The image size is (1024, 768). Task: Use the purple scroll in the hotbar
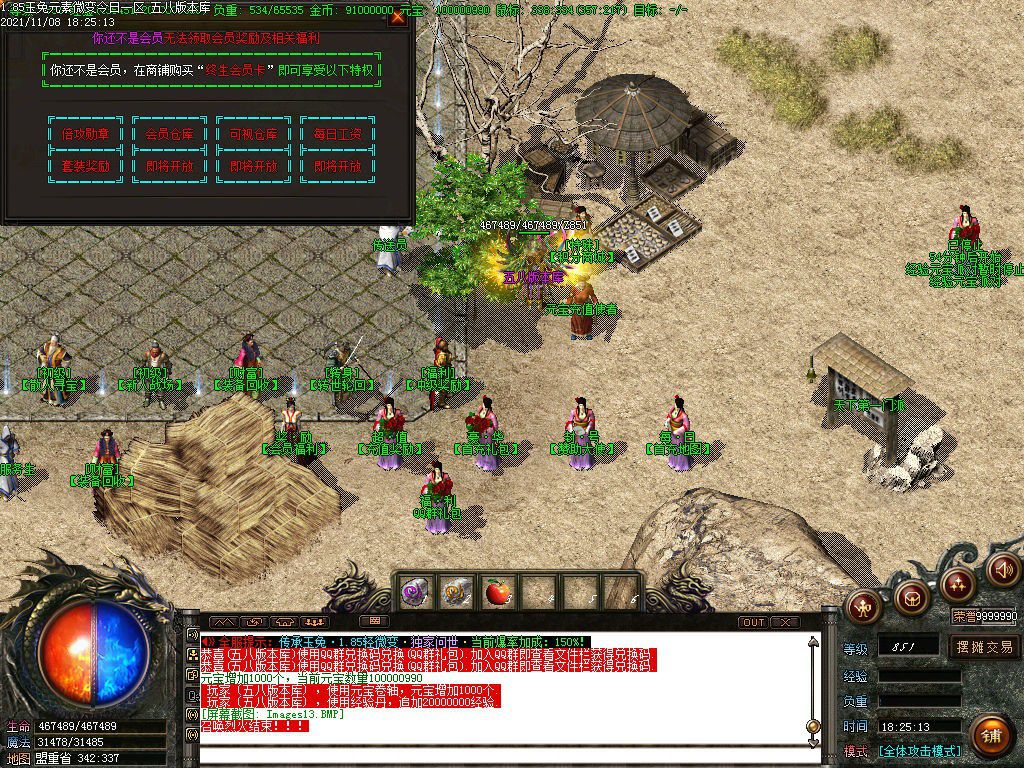(415, 592)
